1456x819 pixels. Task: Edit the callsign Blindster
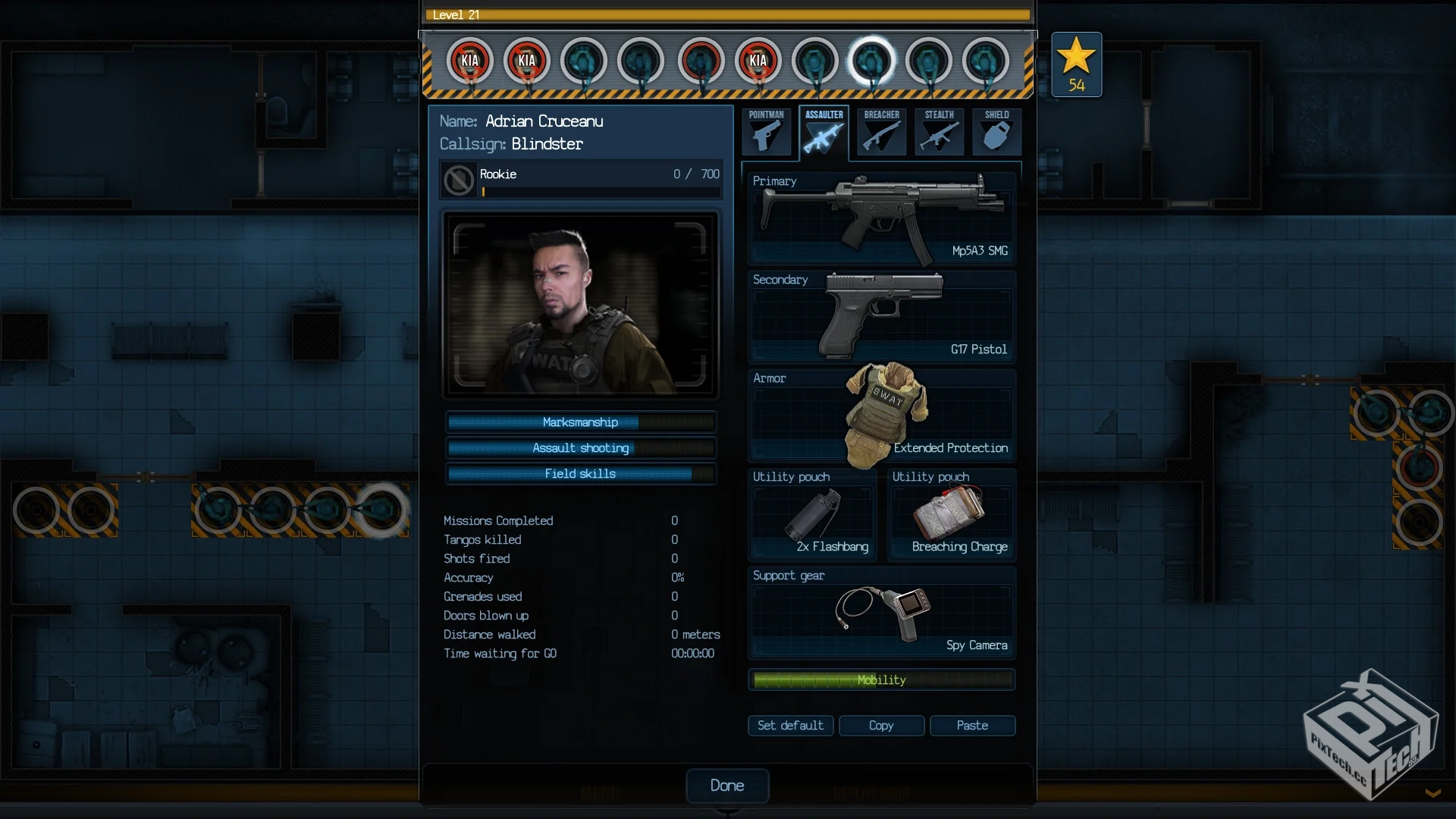pos(547,144)
